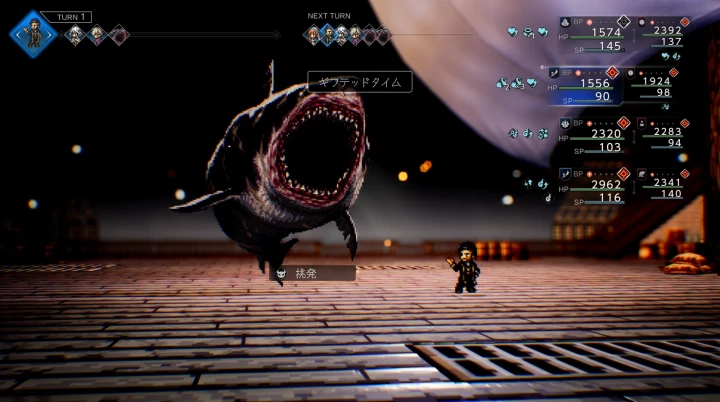720x402 pixels.
Task: Select the active character's blue diamond portrait
Action: tap(32, 34)
